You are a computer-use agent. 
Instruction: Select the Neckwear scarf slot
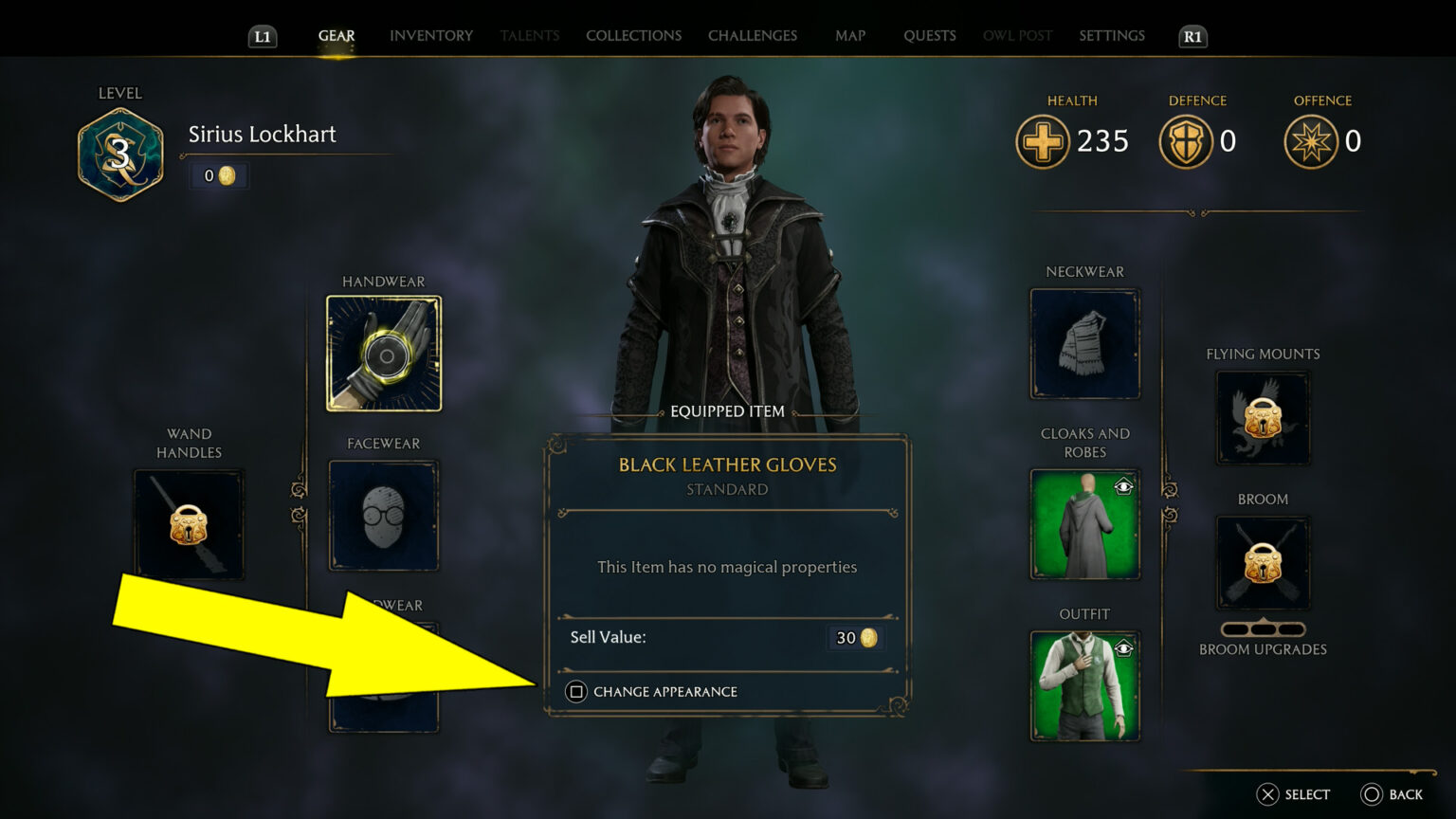click(x=1084, y=343)
